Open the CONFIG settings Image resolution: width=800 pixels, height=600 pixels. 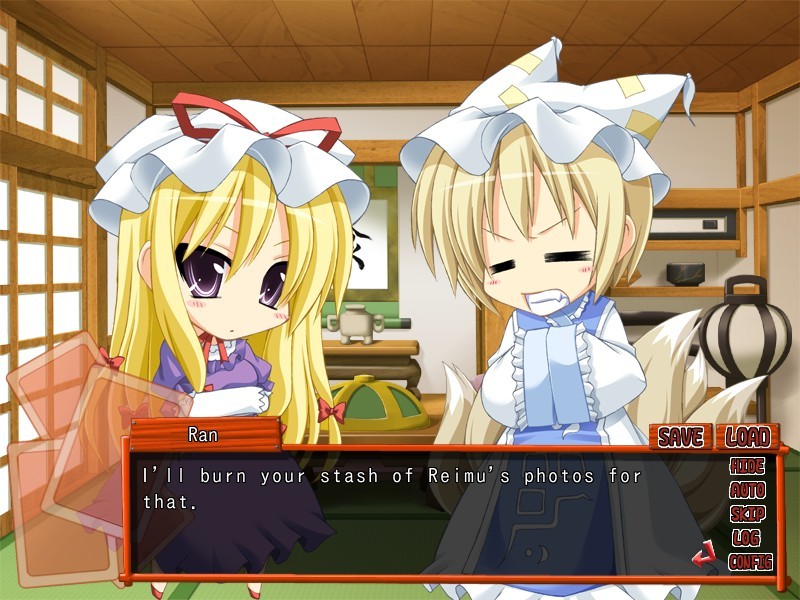tap(751, 562)
